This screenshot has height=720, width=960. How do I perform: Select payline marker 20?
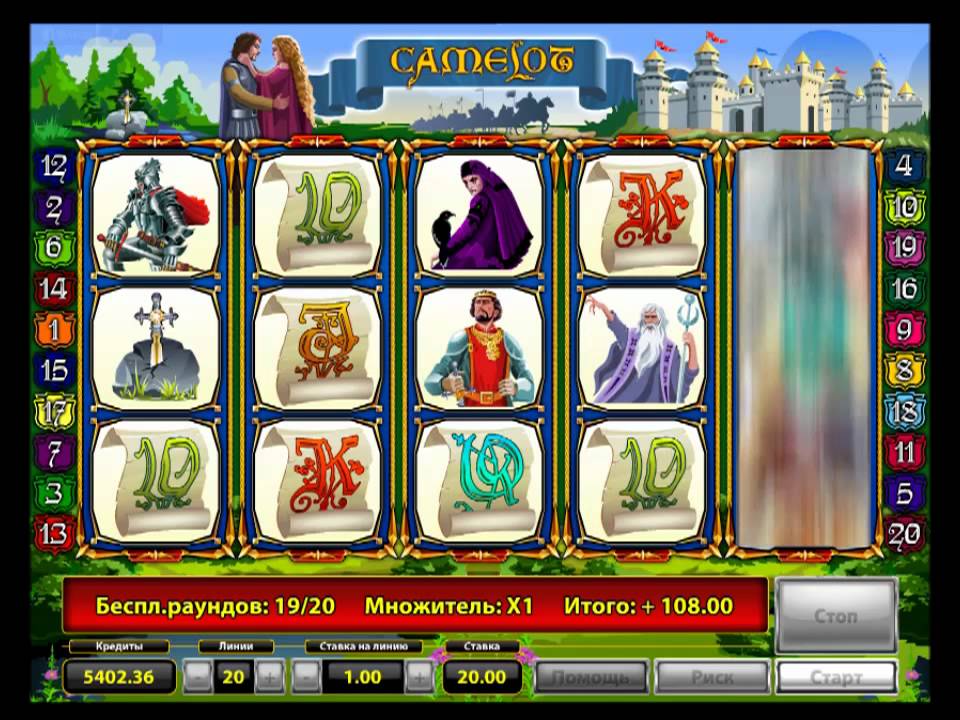point(904,534)
